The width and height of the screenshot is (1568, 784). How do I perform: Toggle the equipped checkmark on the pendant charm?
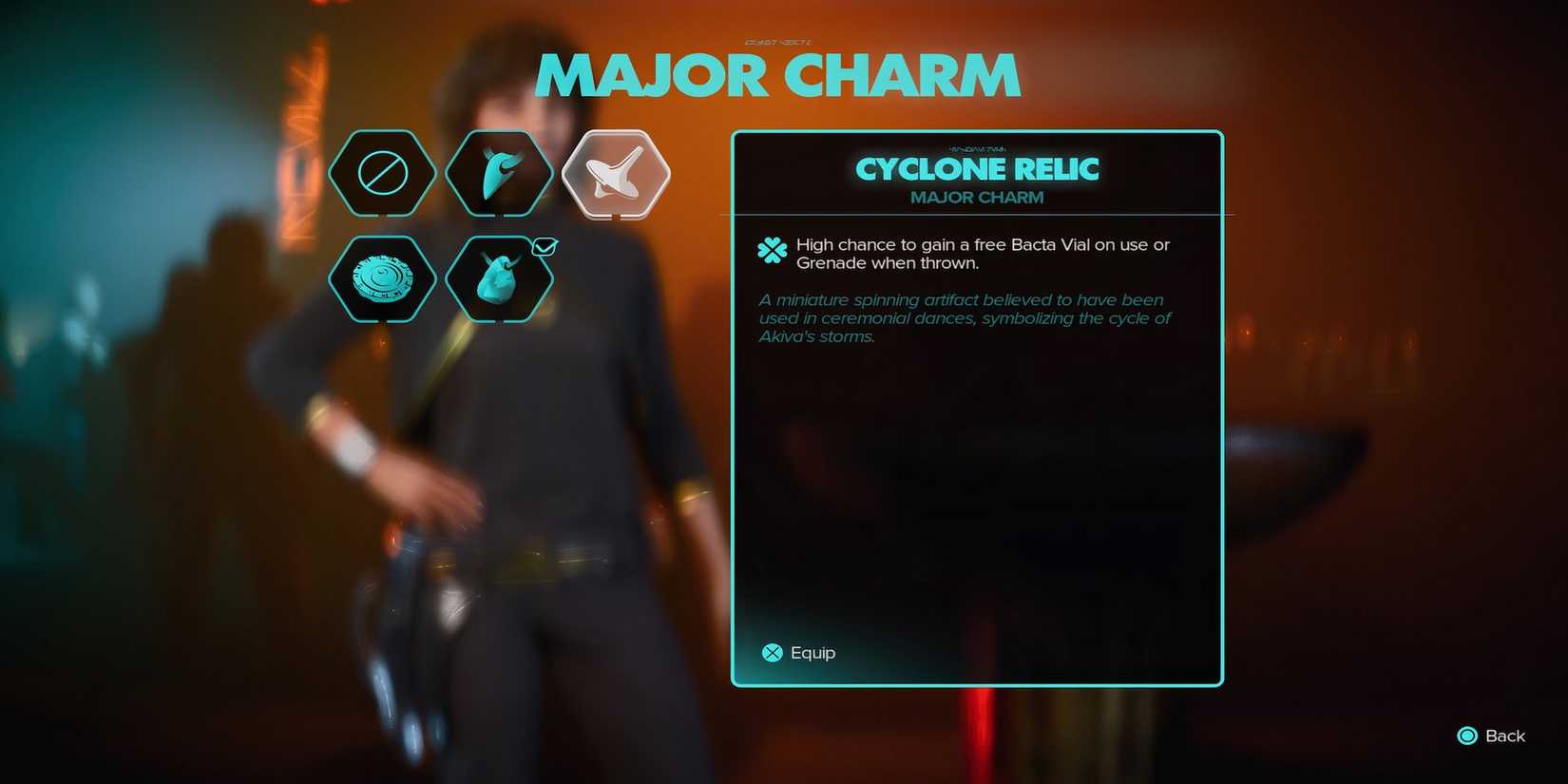(x=545, y=246)
